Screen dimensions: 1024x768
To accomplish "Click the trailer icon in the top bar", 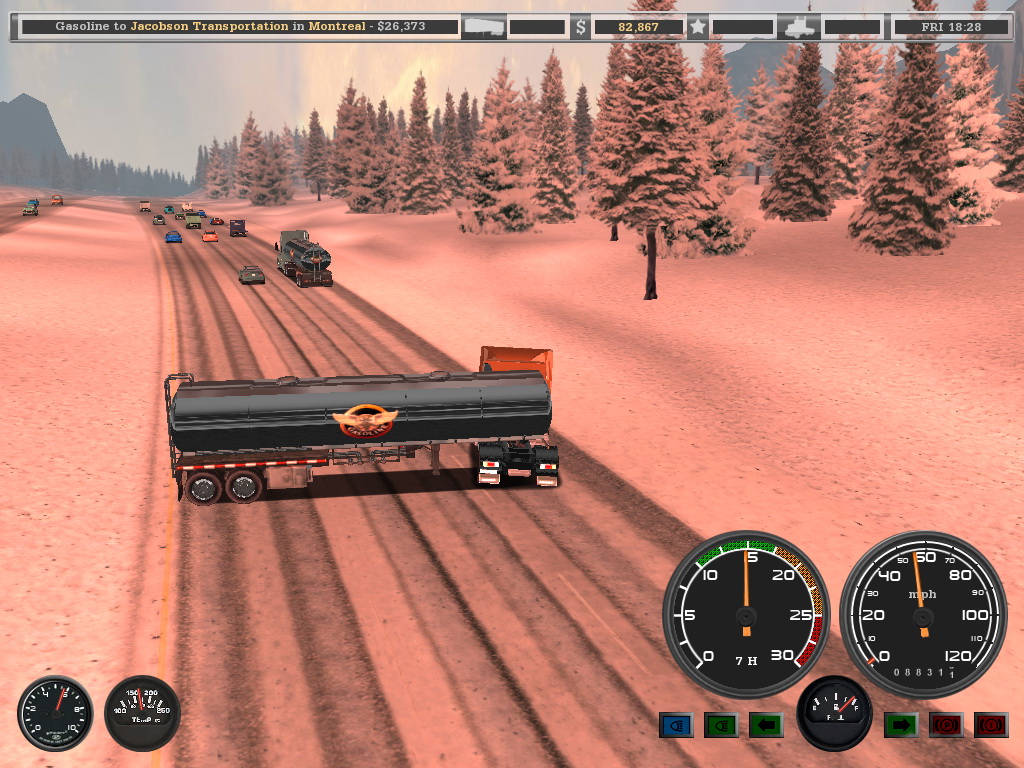I will click(482, 27).
